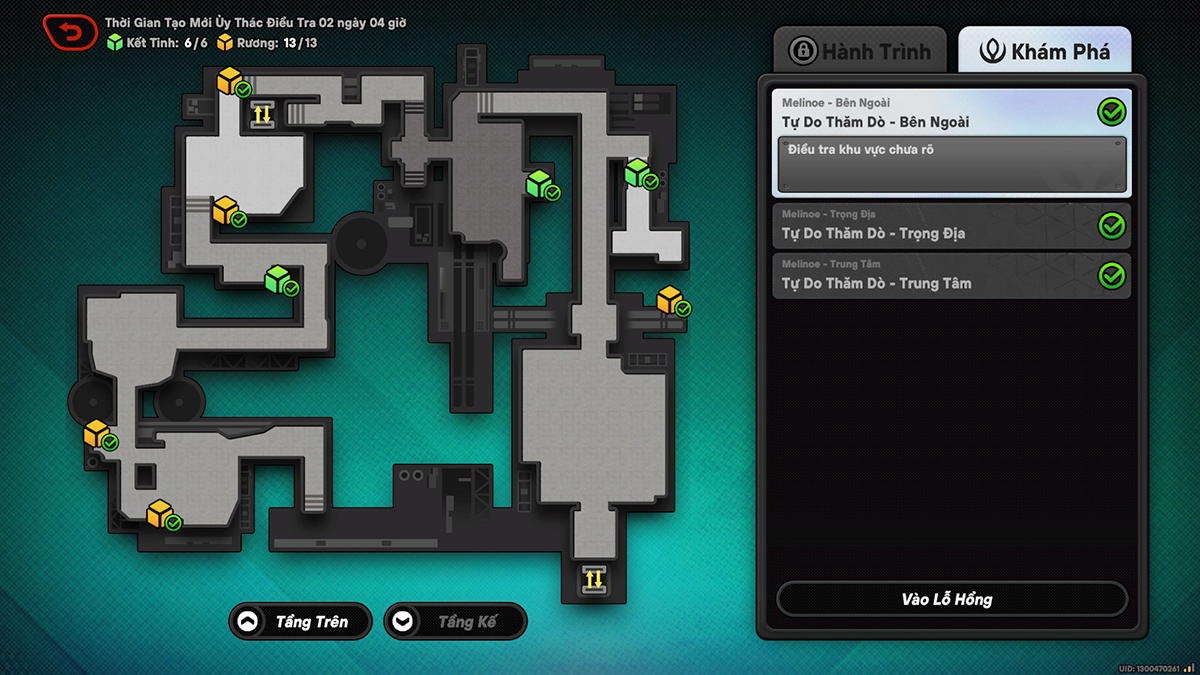Image resolution: width=1200 pixels, height=675 pixels.
Task: Click the Tầng Kế floor button
Action: click(x=455, y=622)
